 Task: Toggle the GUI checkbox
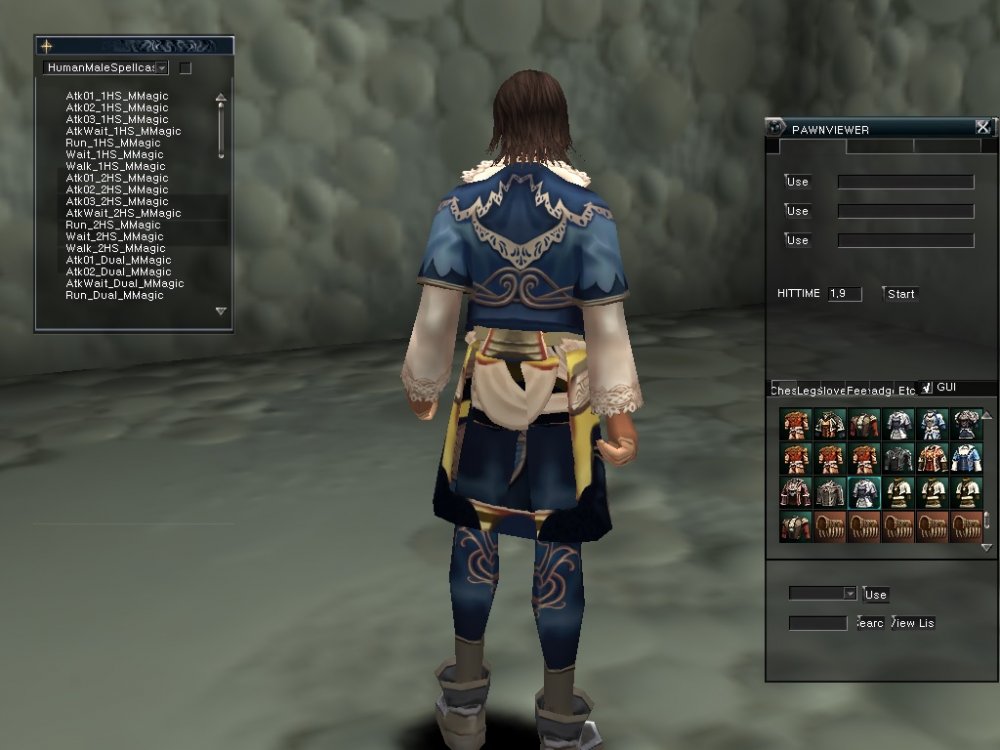pyautogui.click(x=927, y=388)
